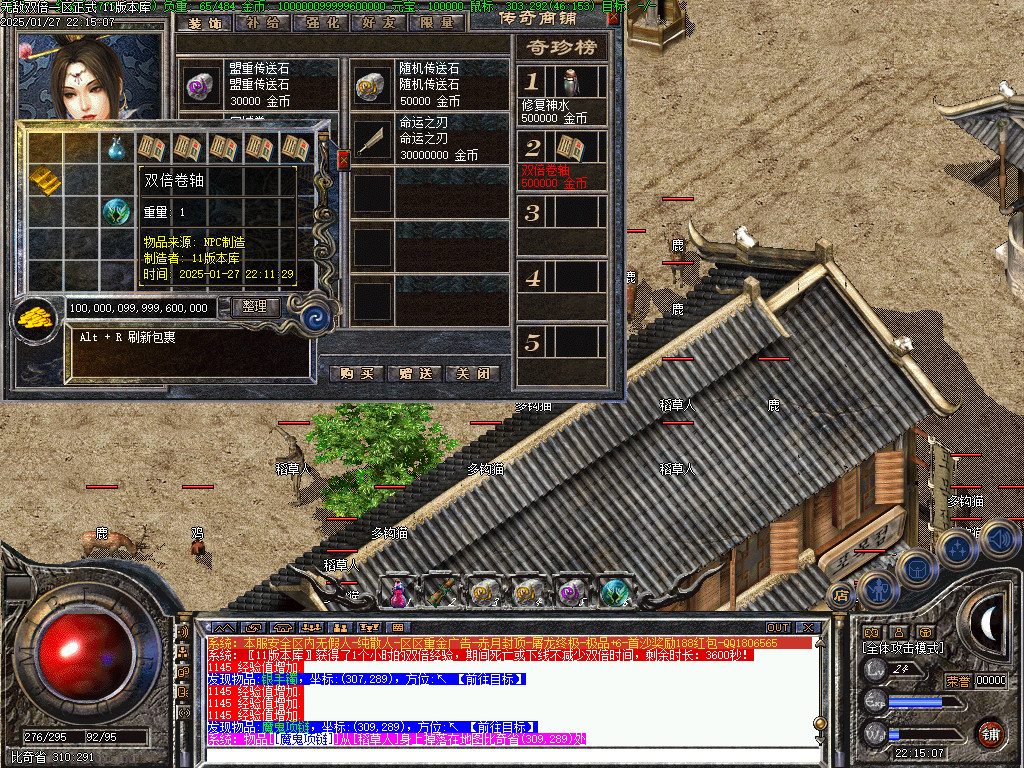Open the round 铺 shop button
The width and height of the screenshot is (1024, 768).
click(990, 733)
